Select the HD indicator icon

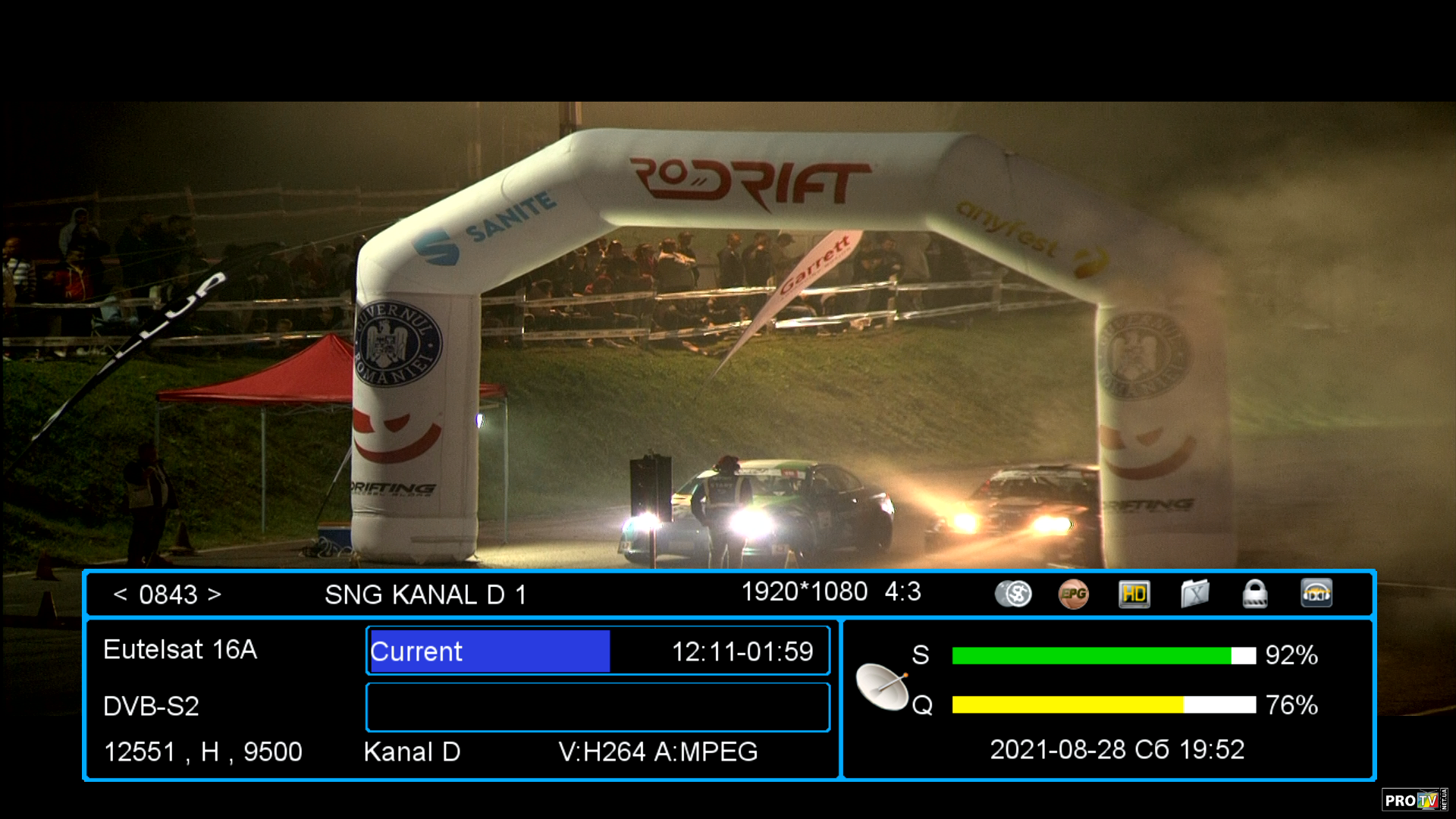[x=1134, y=594]
